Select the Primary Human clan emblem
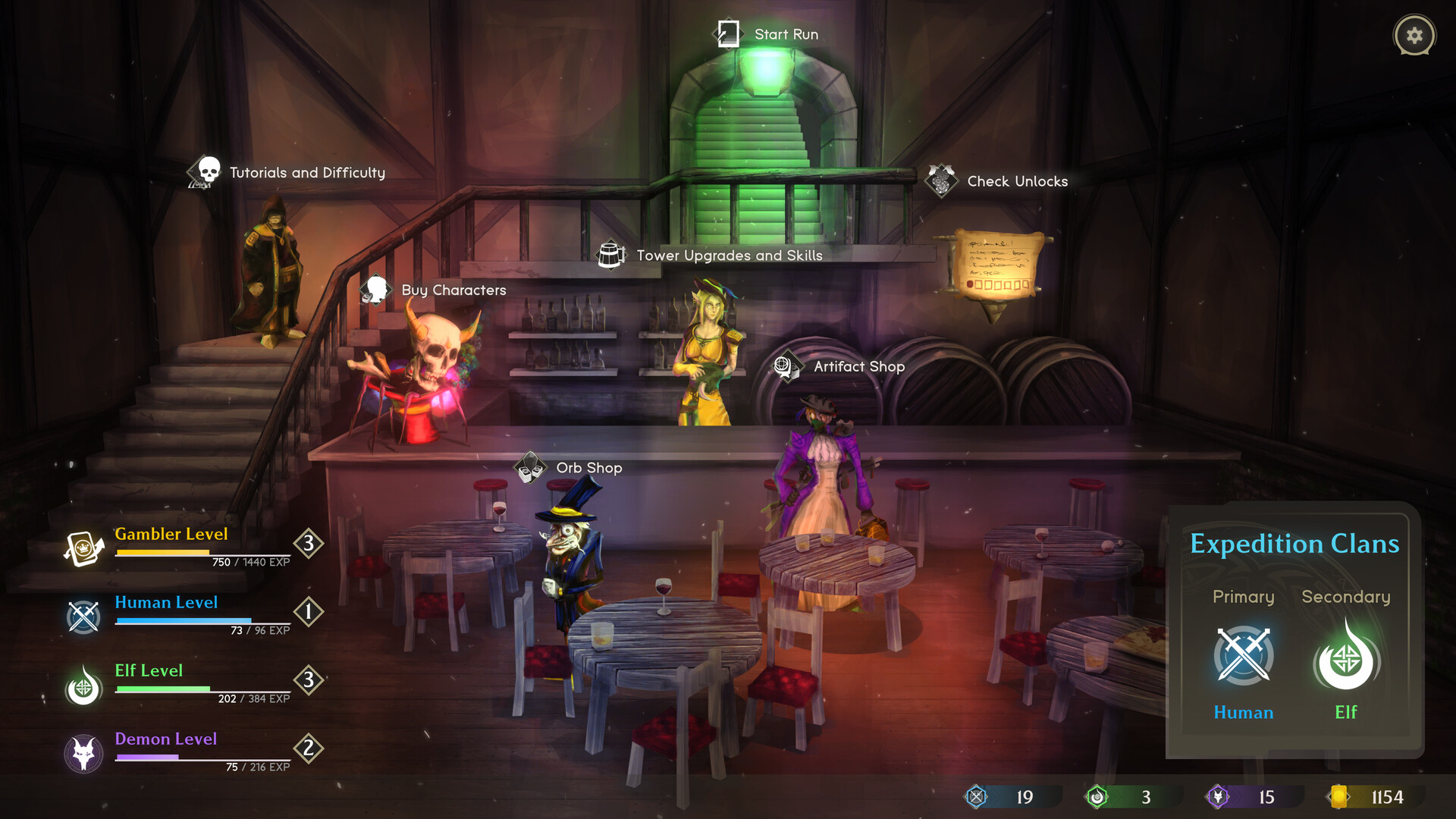The width and height of the screenshot is (1456, 819). click(x=1243, y=656)
